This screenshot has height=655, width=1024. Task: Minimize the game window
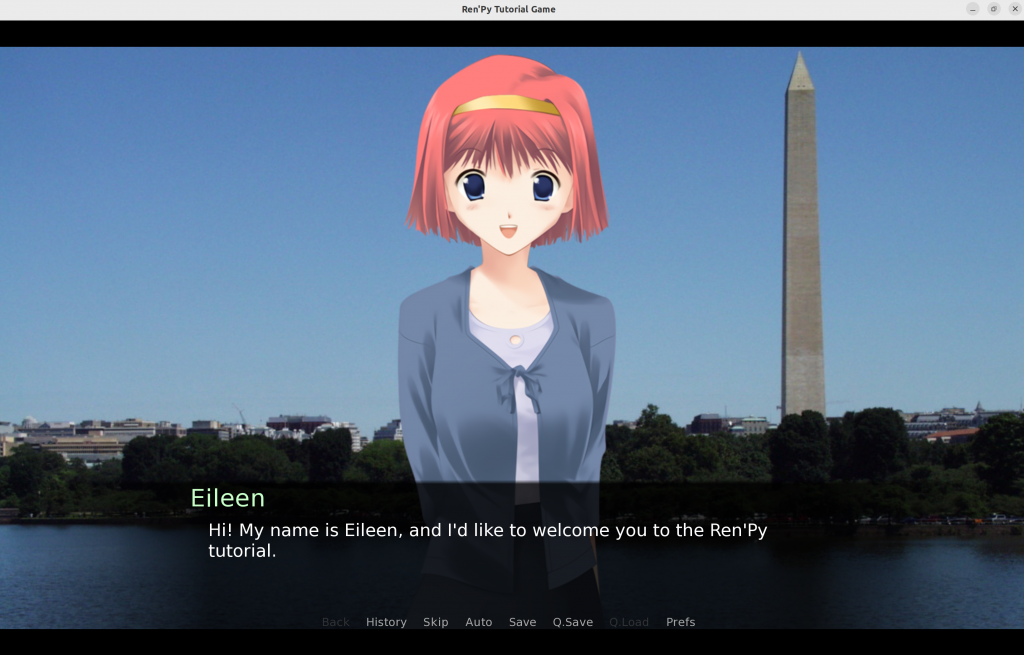tap(972, 9)
